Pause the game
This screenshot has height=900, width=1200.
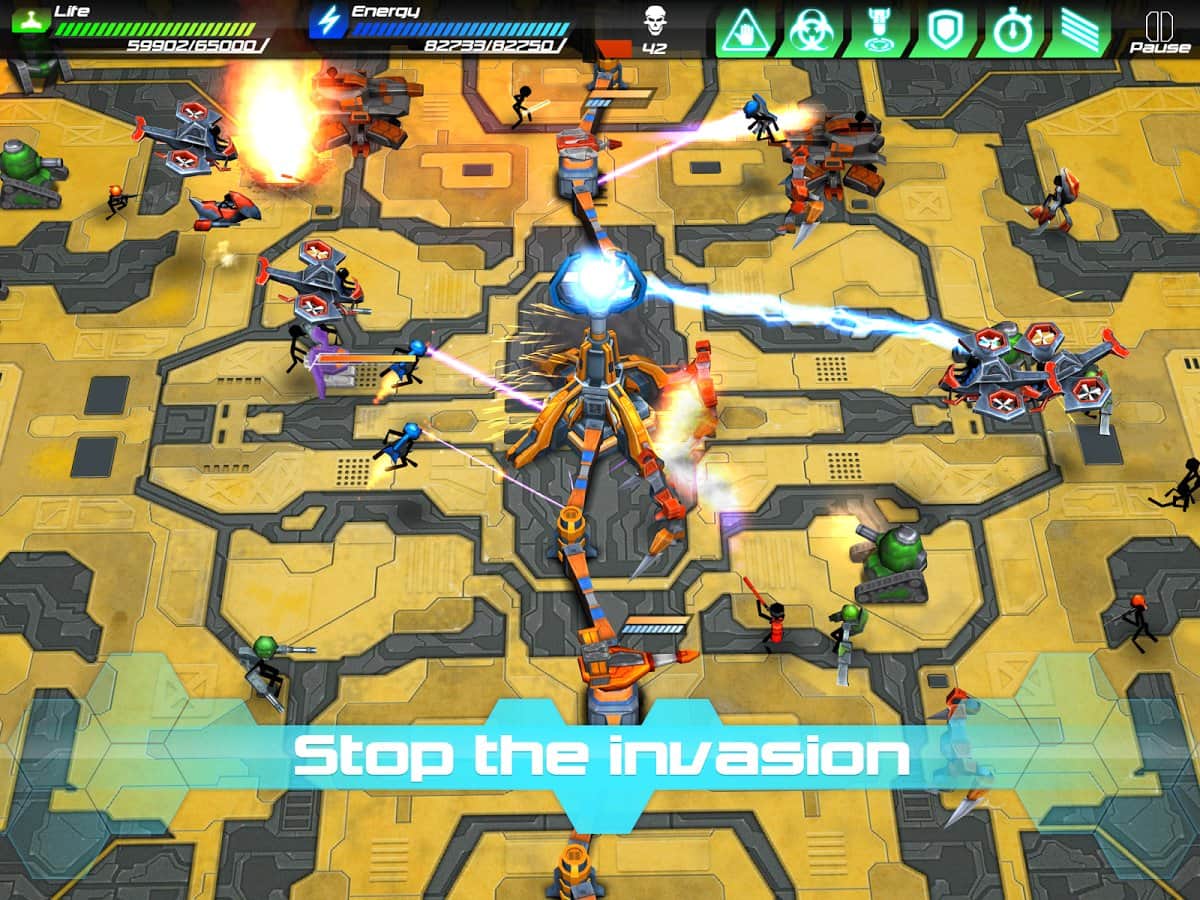[1159, 30]
